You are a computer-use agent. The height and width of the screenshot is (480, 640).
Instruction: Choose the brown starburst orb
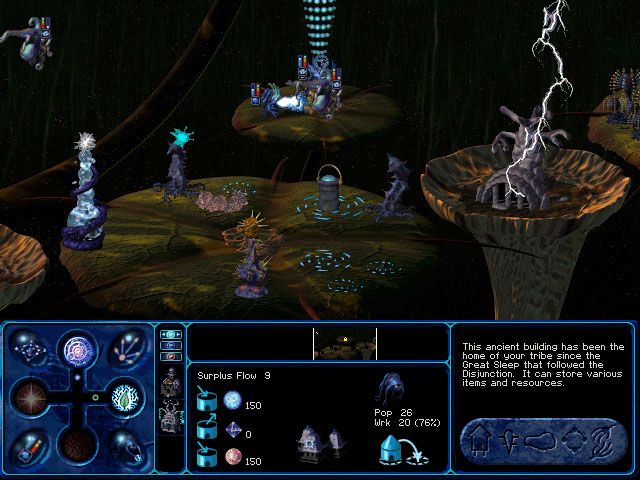point(30,398)
